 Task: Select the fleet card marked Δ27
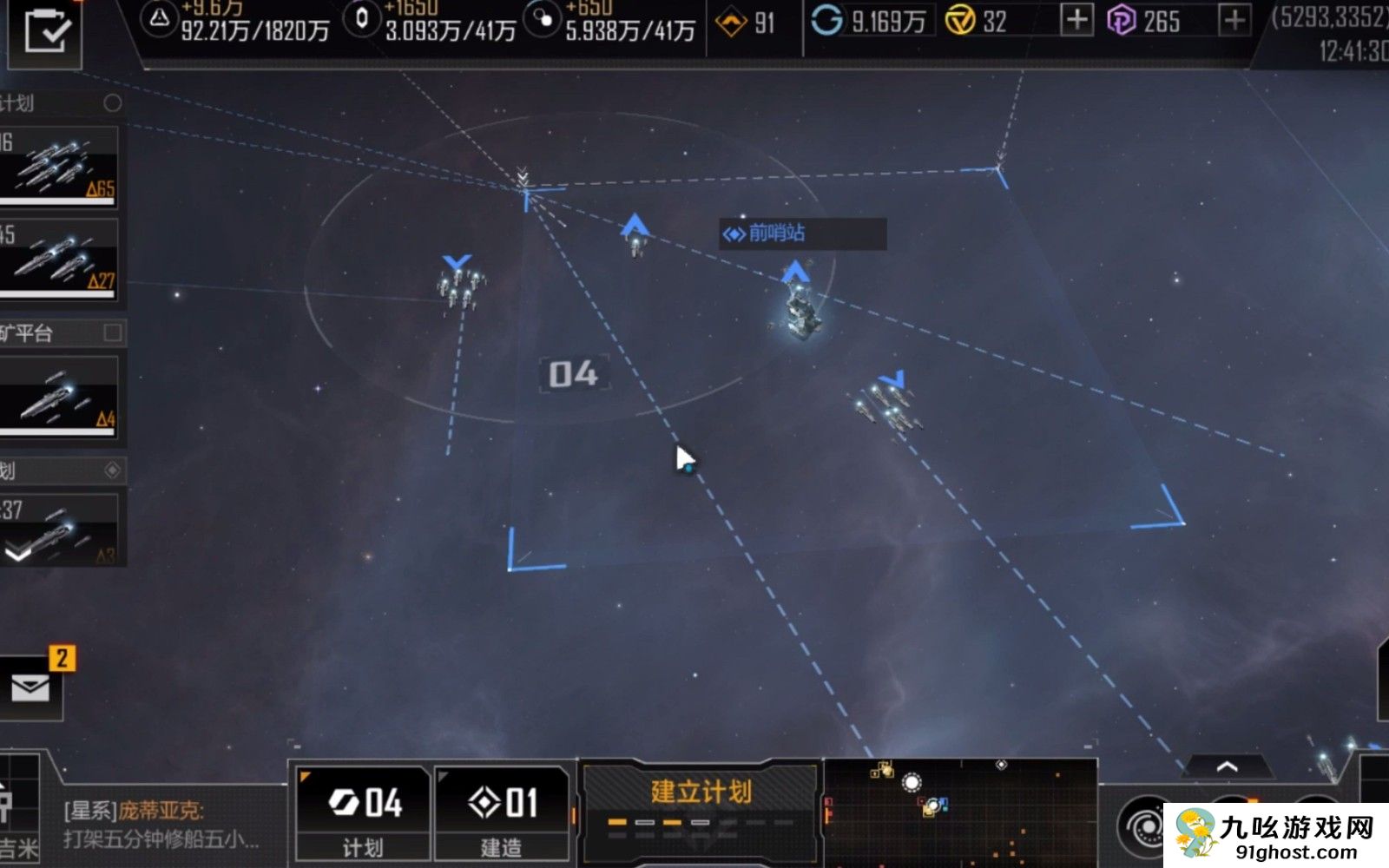[58, 258]
